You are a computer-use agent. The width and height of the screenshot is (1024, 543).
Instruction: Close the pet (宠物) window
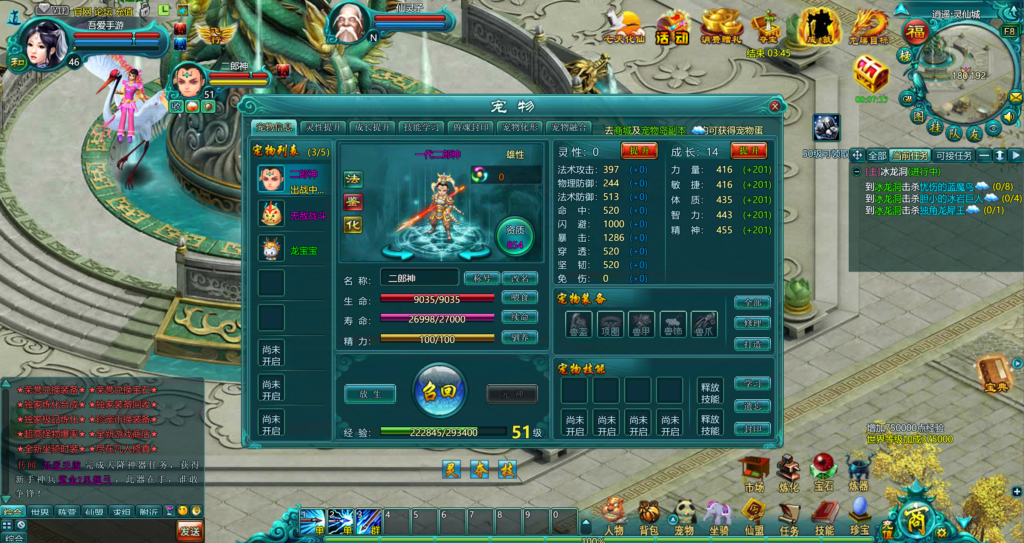(x=775, y=105)
